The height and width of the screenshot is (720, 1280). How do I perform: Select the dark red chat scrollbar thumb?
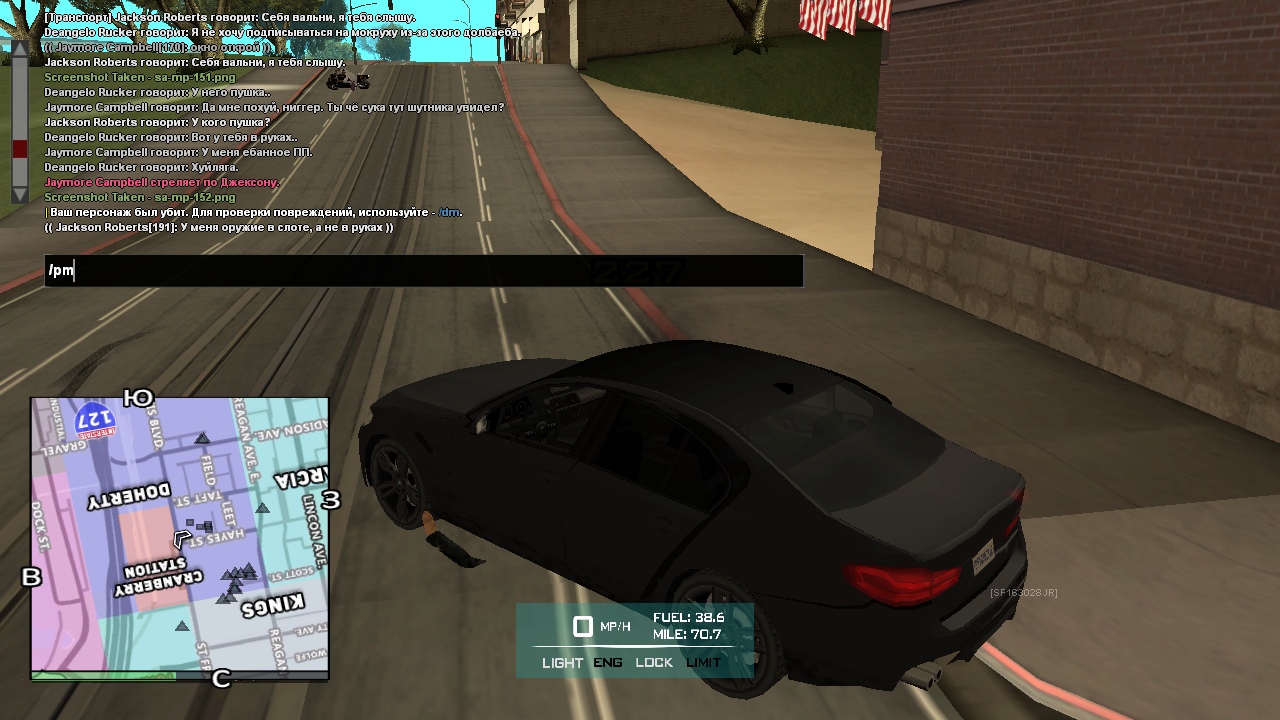click(19, 149)
